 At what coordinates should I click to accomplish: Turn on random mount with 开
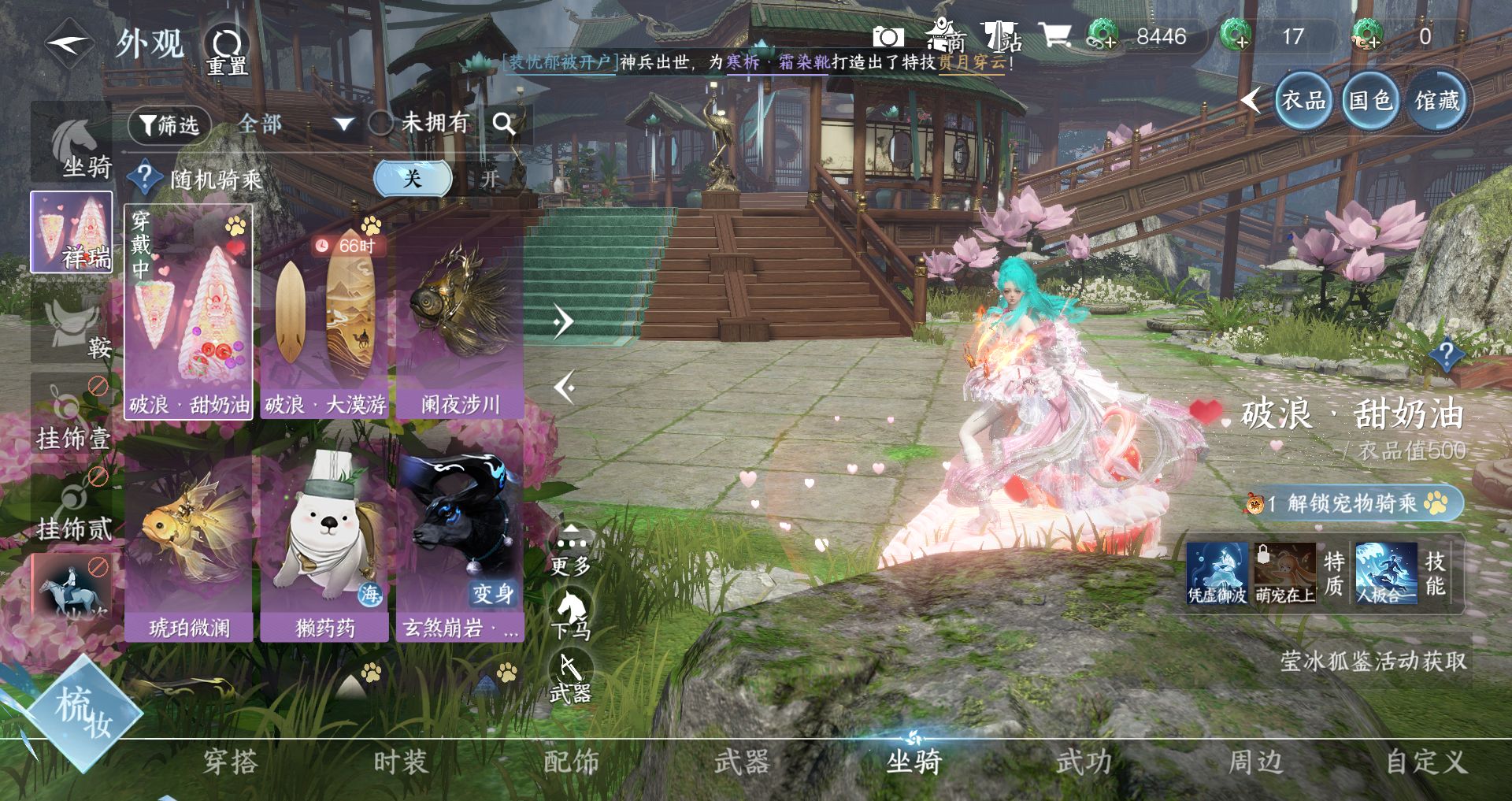pyautogui.click(x=490, y=179)
